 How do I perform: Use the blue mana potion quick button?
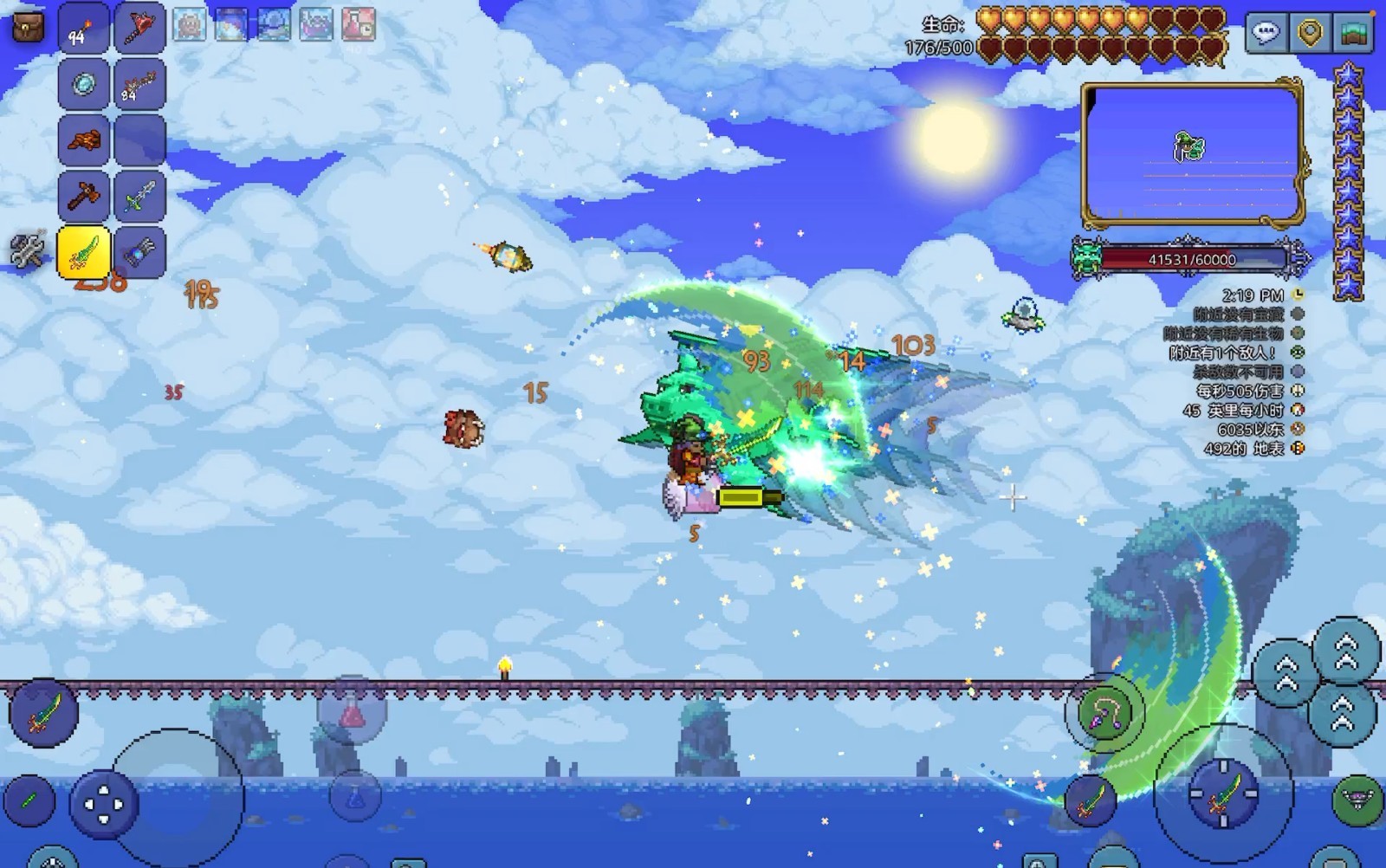(353, 797)
